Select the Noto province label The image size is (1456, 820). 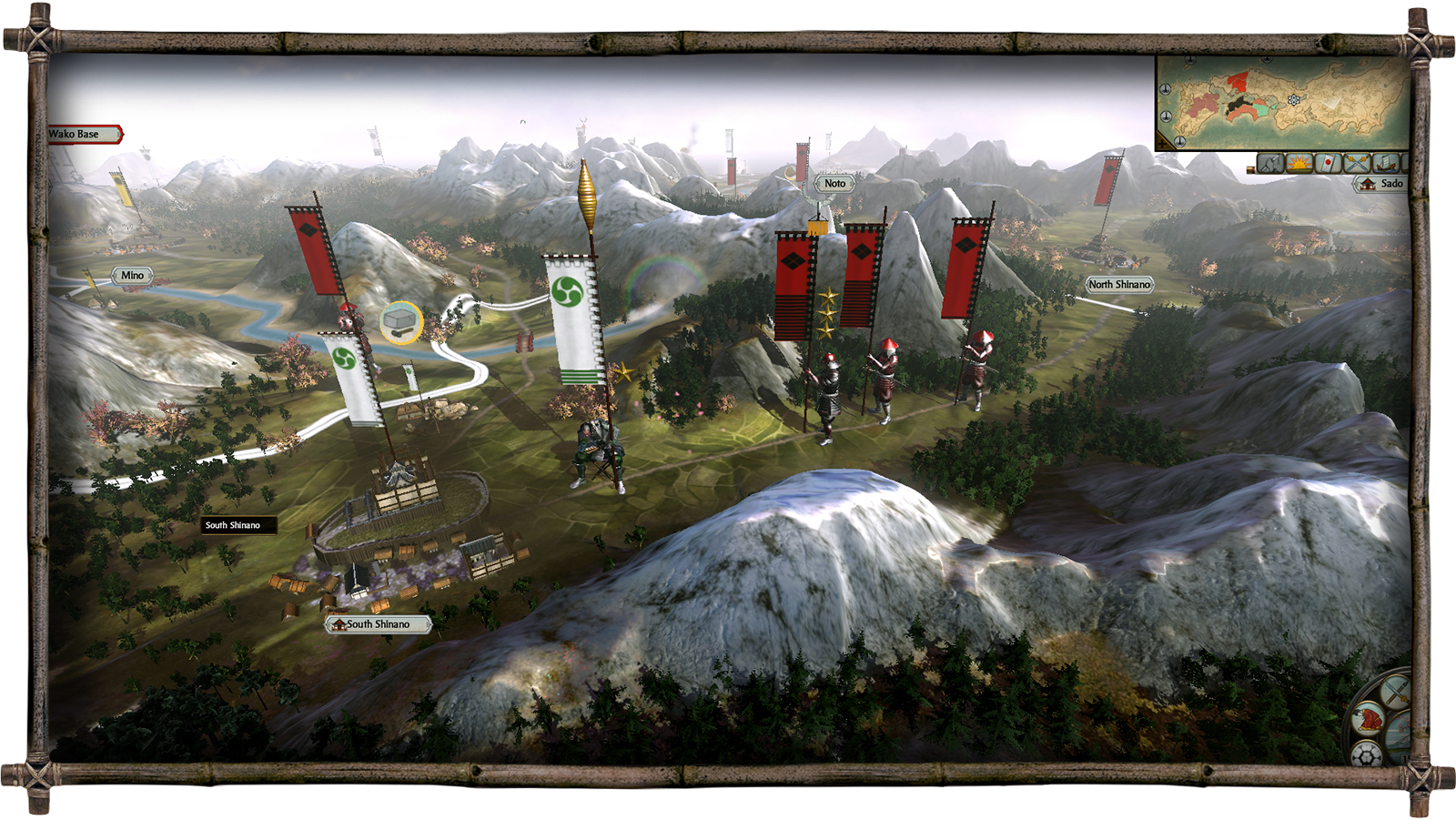coord(834,184)
